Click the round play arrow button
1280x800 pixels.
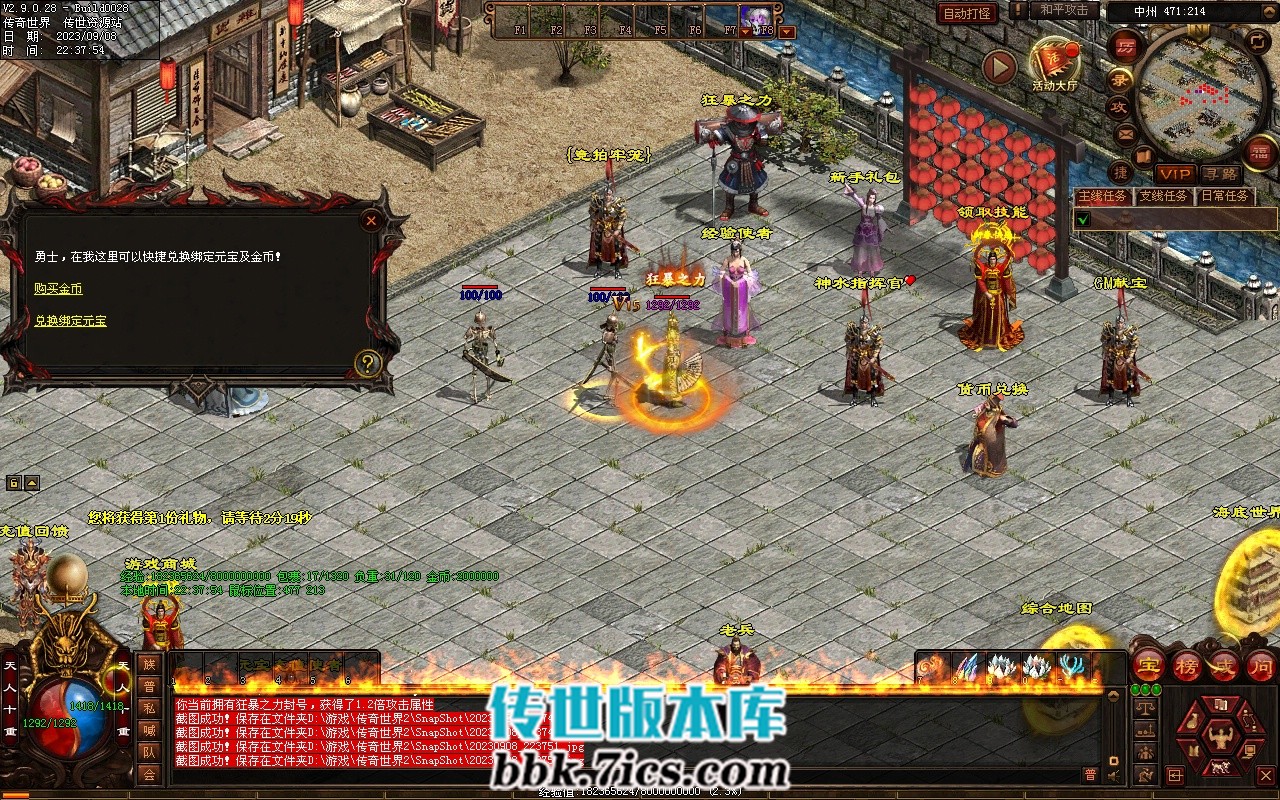point(999,67)
